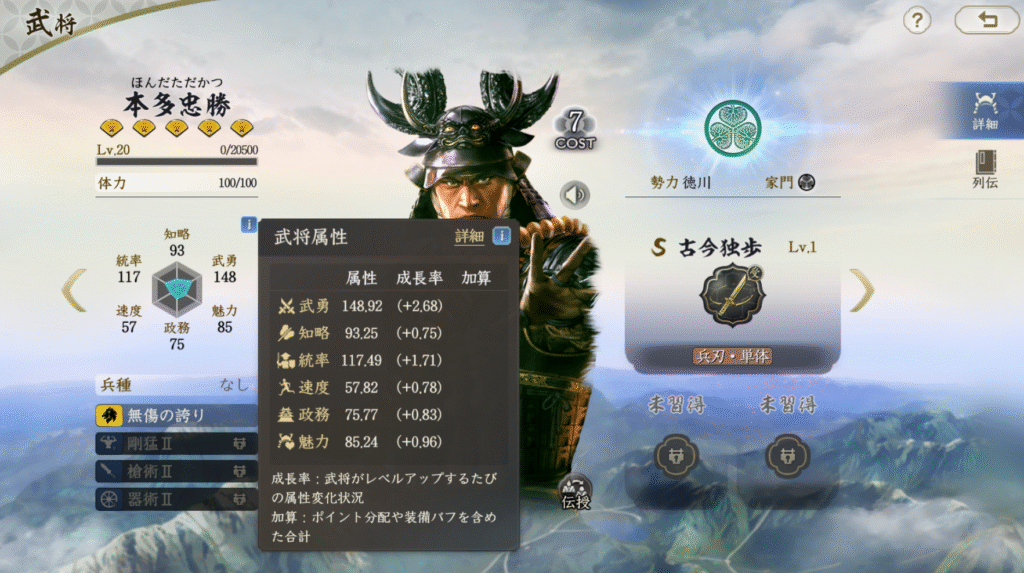The height and width of the screenshot is (573, 1024).
Task: Switch to the 詳細 tab
Action: click(985, 110)
